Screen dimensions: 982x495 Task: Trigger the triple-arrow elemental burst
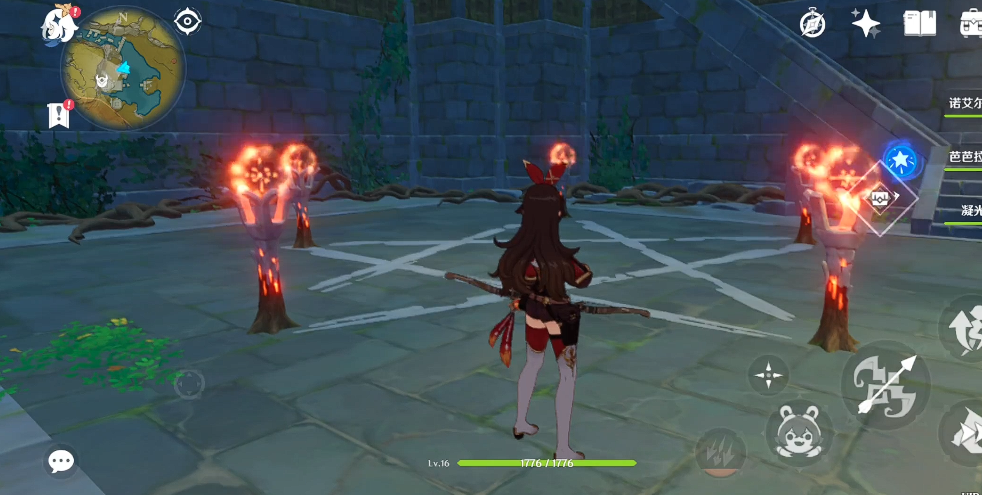(x=719, y=451)
